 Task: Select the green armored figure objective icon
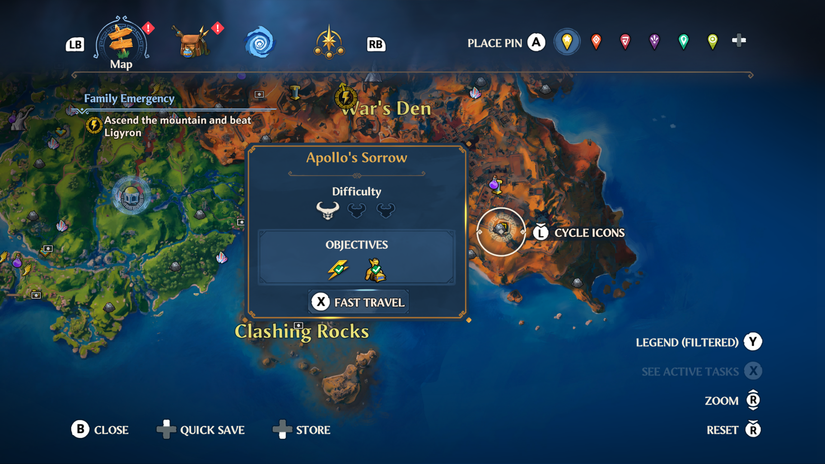pos(374,269)
